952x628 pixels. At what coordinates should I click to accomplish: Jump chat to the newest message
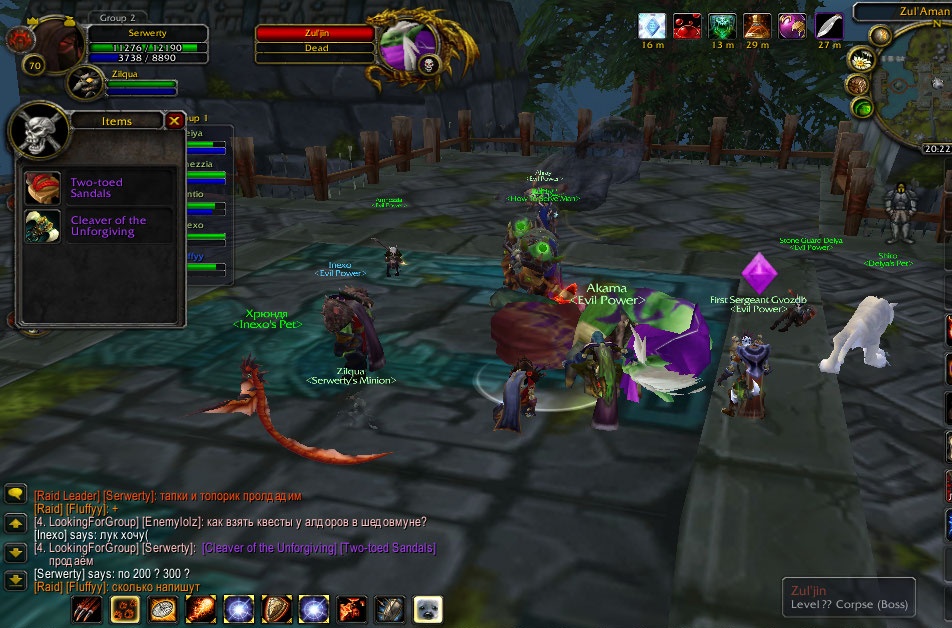(15, 580)
